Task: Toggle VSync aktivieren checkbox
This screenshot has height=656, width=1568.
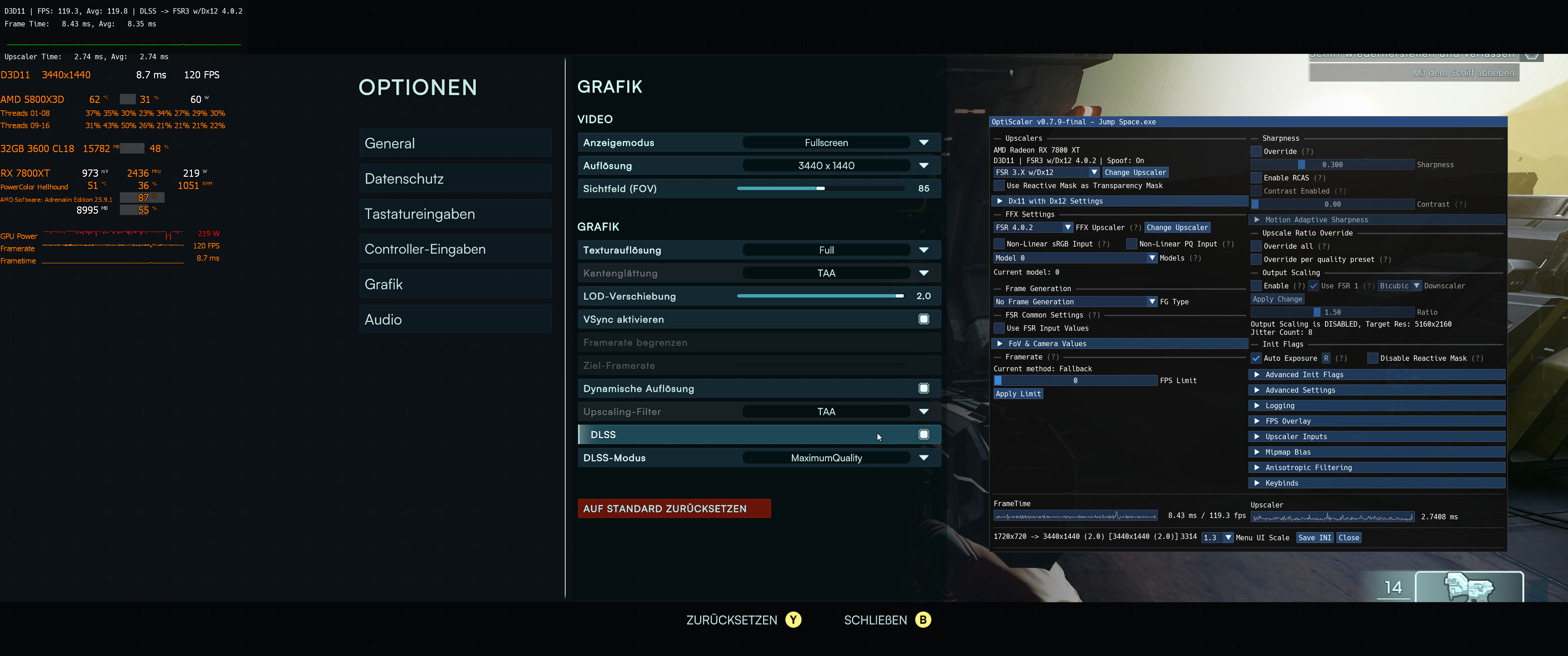Action: point(923,319)
